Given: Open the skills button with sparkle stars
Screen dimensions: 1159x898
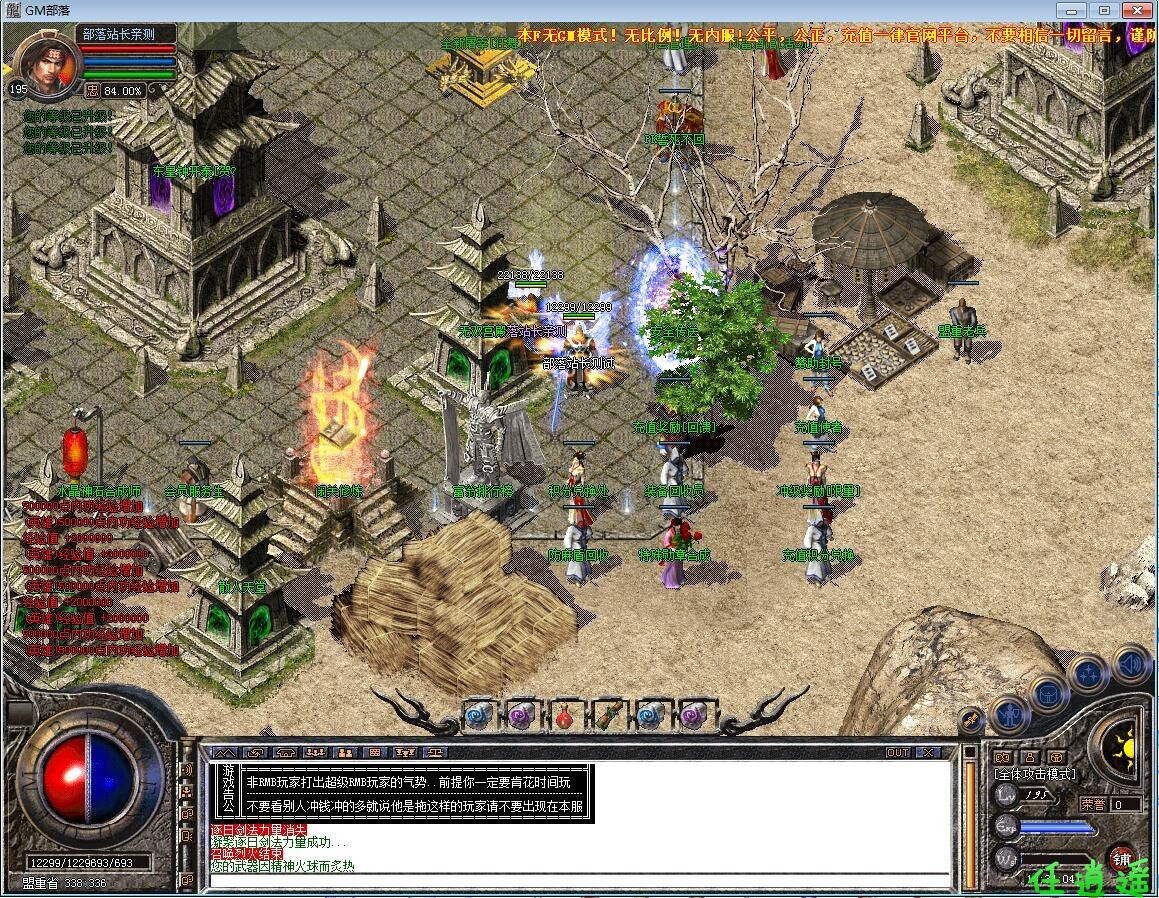Looking at the screenshot, I should tap(1087, 673).
